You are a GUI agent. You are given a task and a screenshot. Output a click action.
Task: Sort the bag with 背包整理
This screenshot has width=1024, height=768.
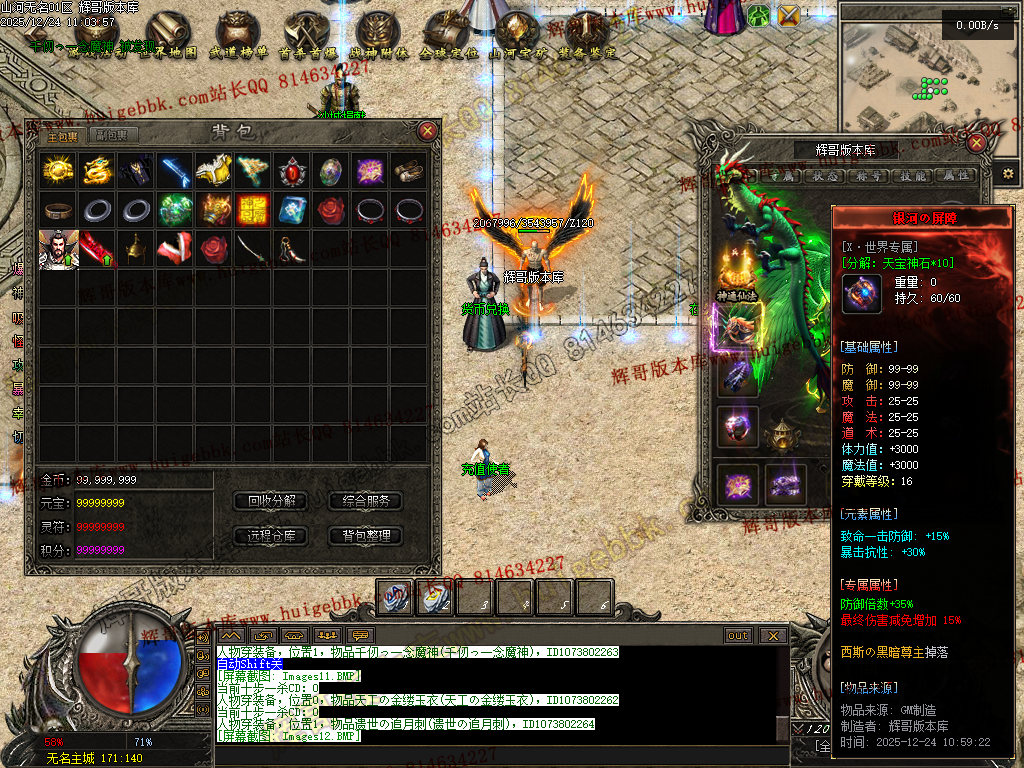coord(365,536)
